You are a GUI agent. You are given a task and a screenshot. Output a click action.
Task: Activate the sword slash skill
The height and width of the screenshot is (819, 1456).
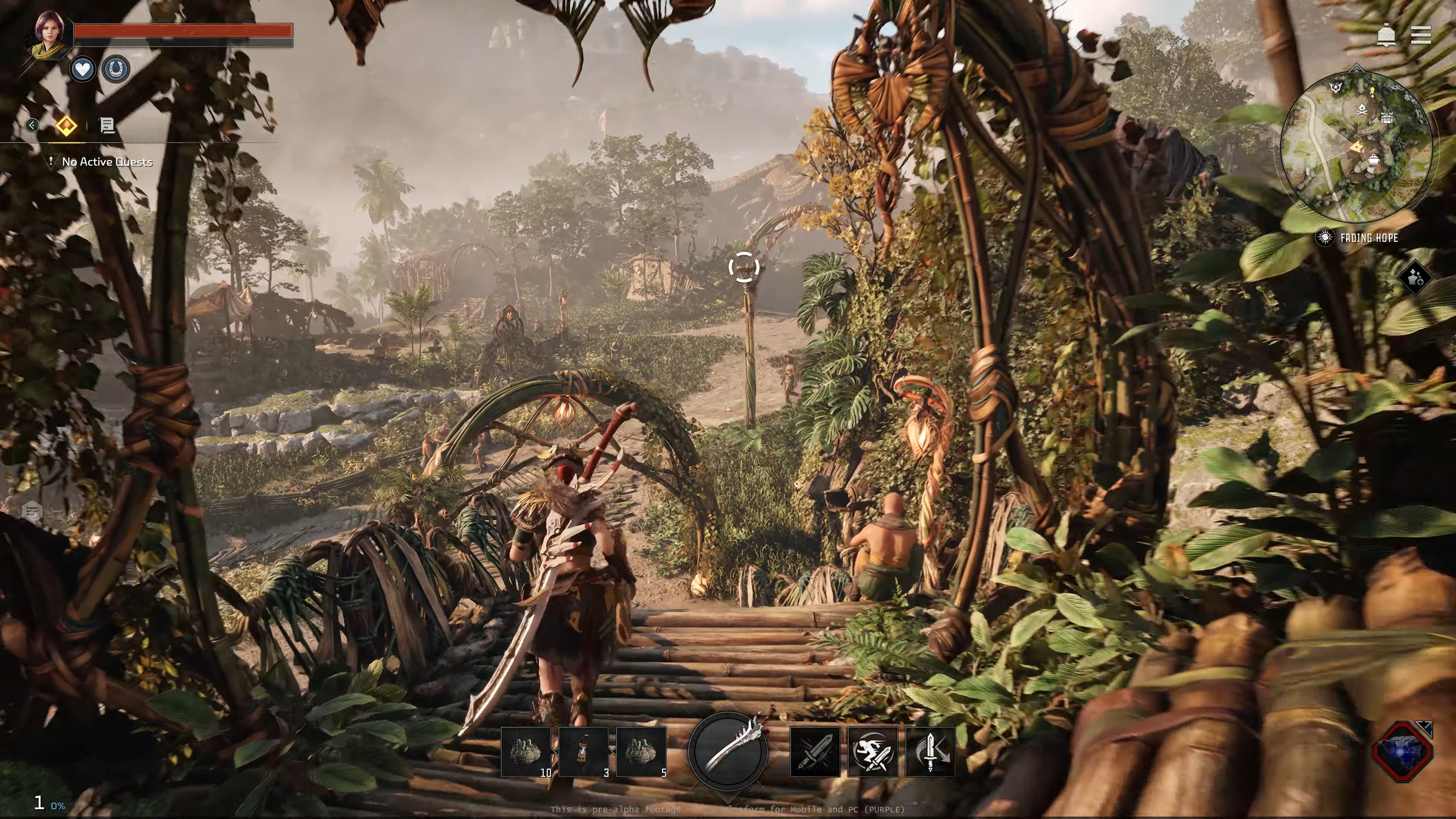[814, 752]
